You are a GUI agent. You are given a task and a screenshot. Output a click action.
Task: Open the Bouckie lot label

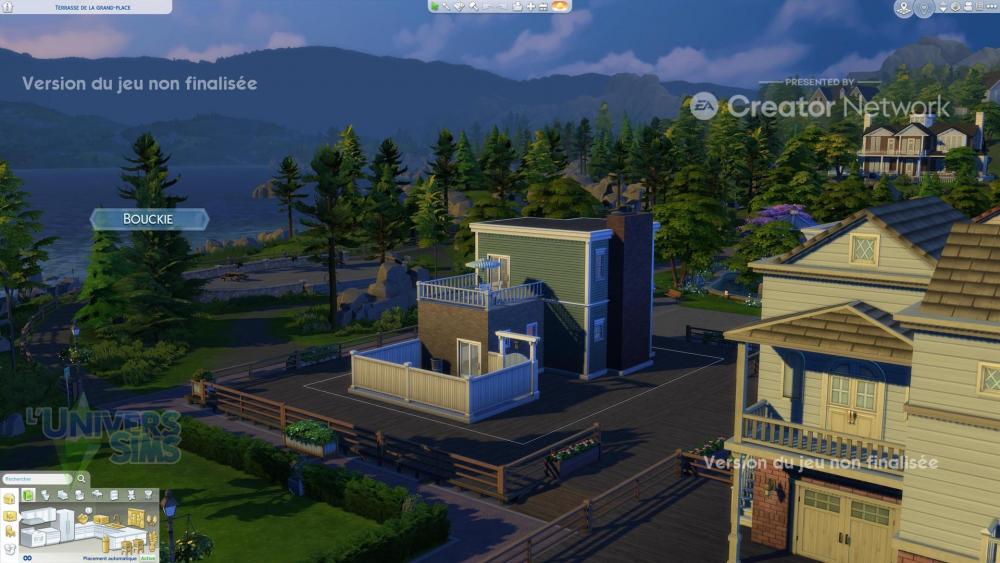pos(148,219)
